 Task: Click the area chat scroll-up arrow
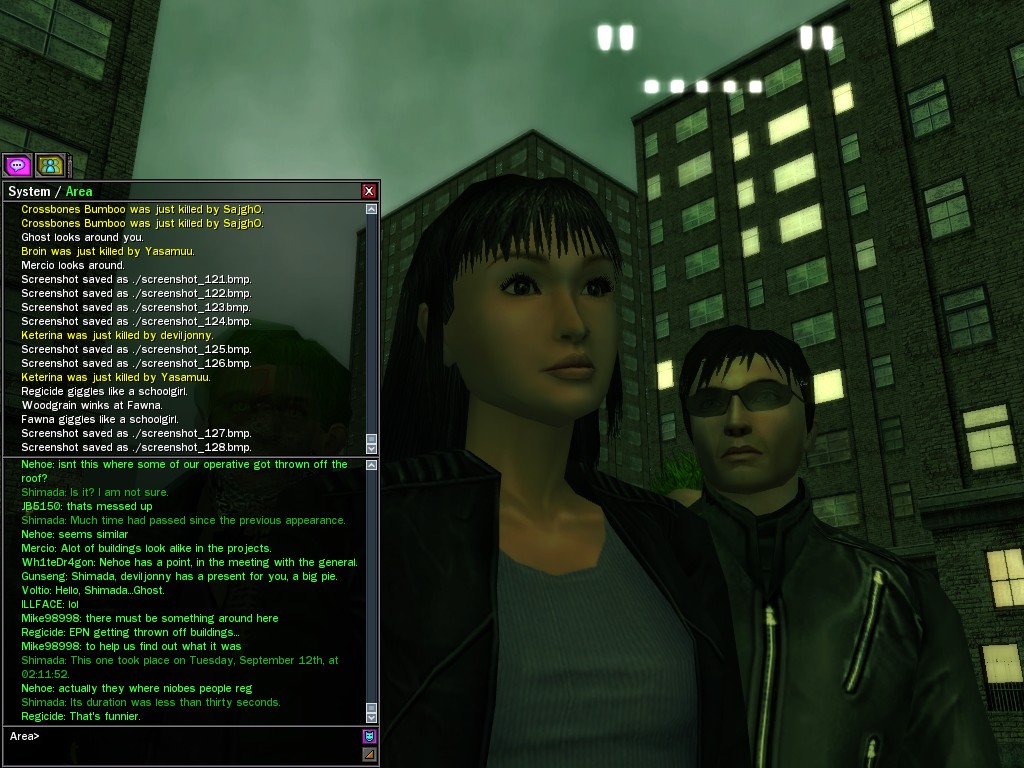click(x=372, y=465)
